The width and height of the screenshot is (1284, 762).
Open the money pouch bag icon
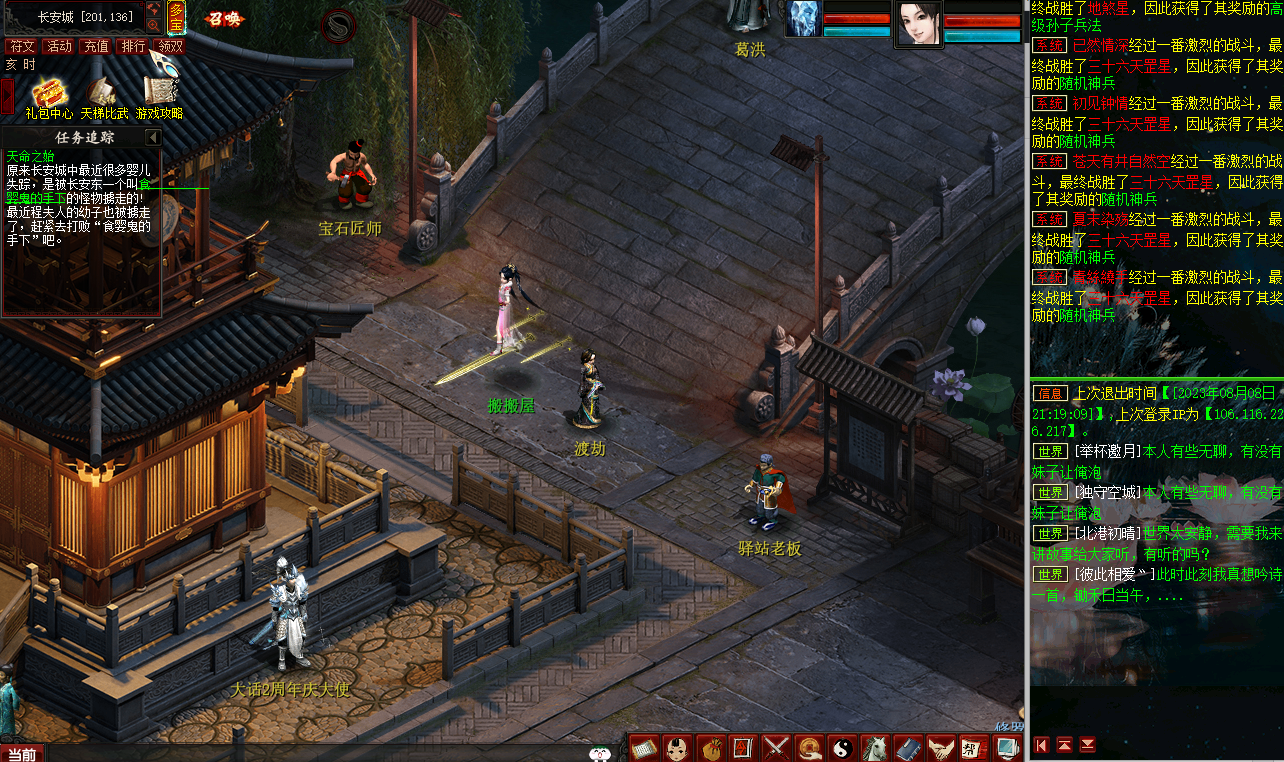[711, 747]
